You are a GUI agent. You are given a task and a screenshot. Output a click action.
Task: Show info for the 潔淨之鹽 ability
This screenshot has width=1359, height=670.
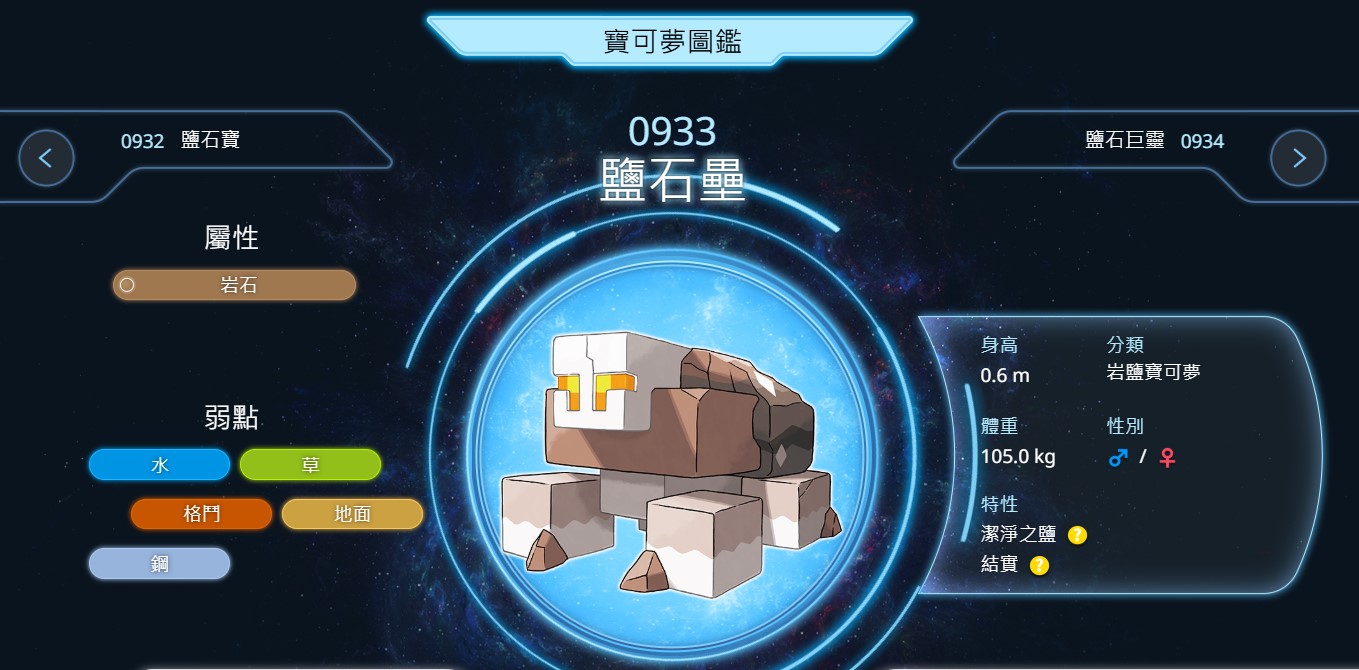1077,535
